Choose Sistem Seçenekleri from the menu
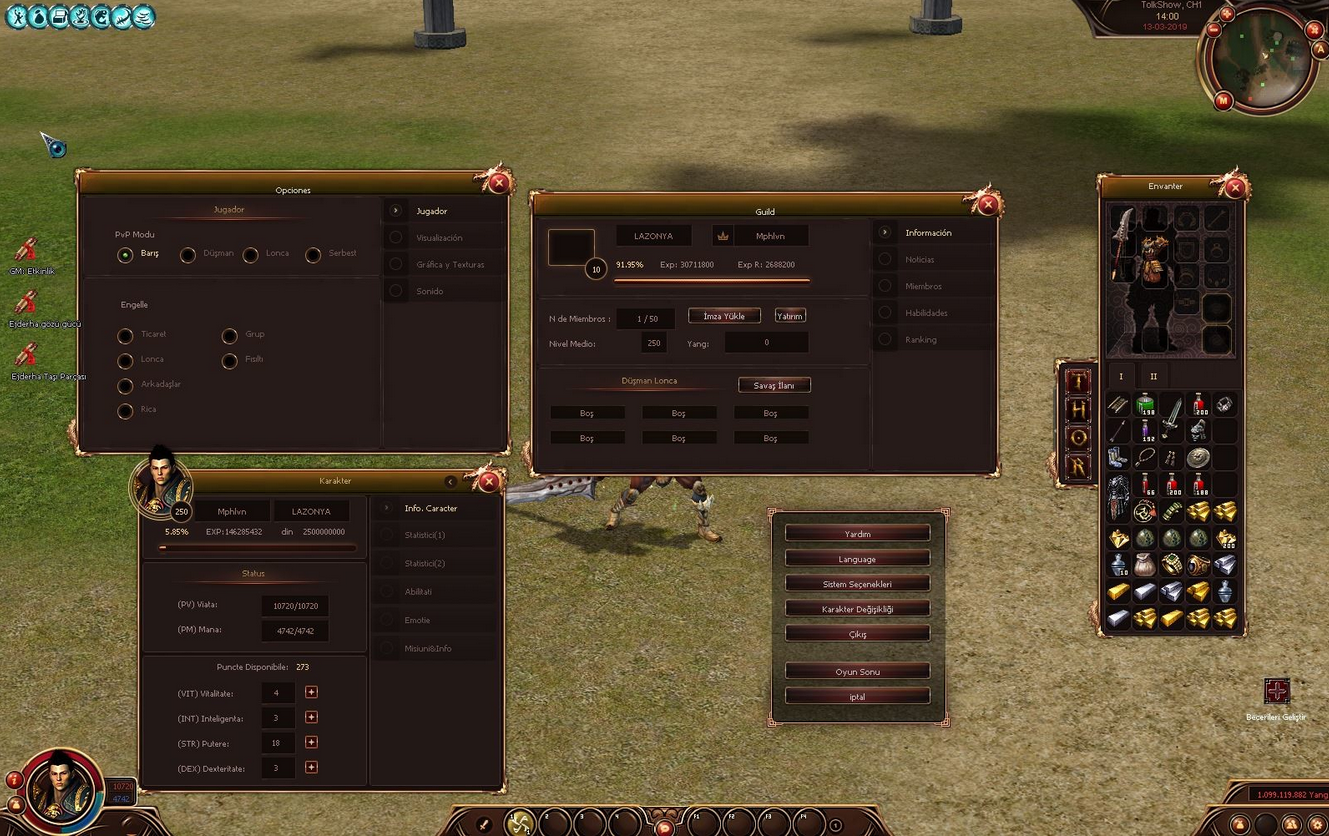Image resolution: width=1329 pixels, height=836 pixels. click(857, 584)
